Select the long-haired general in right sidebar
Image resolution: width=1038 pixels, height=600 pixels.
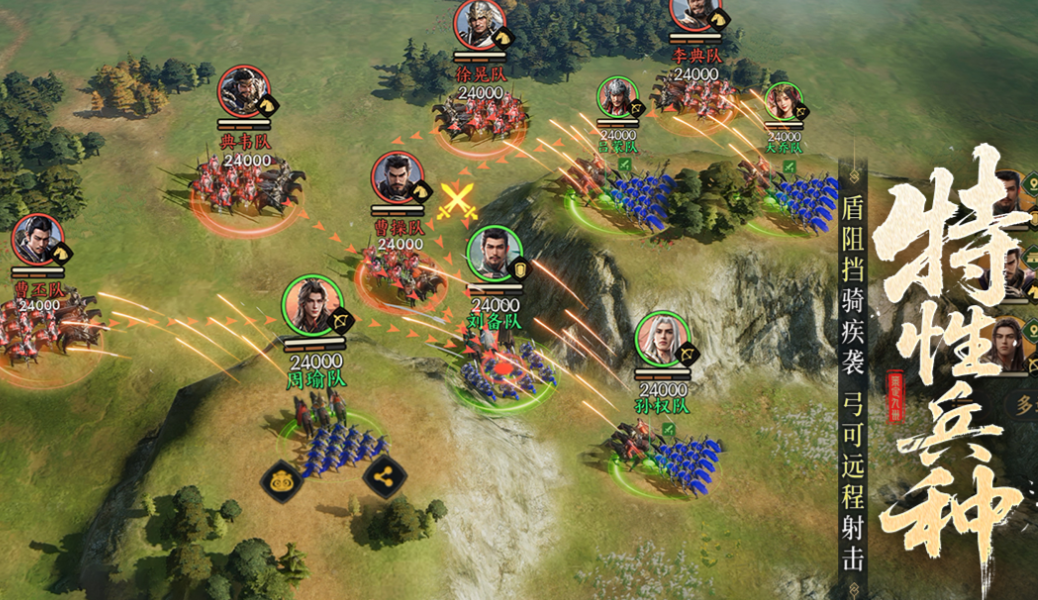coord(1004,343)
